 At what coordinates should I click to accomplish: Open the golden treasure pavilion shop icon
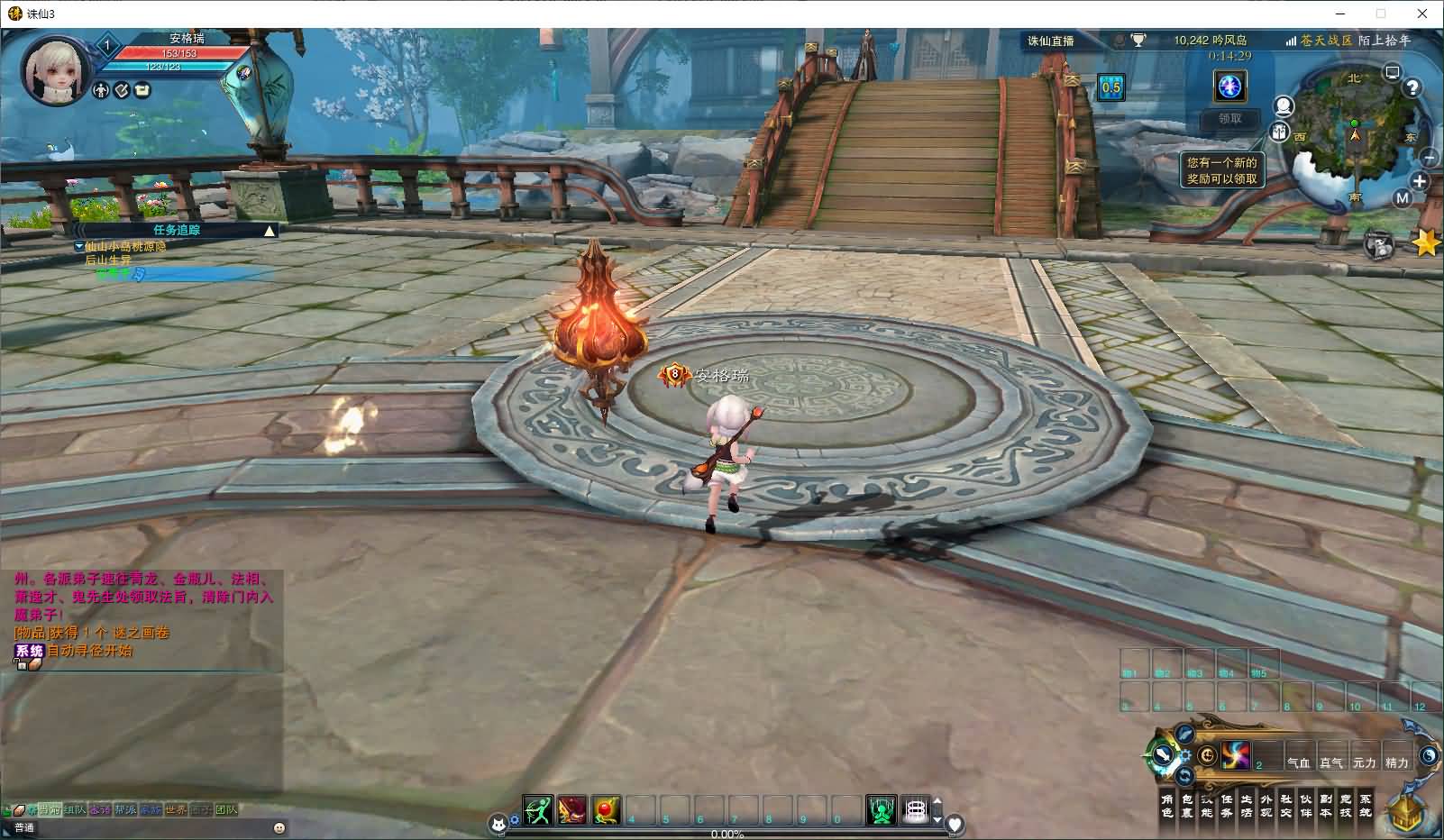point(1404,811)
